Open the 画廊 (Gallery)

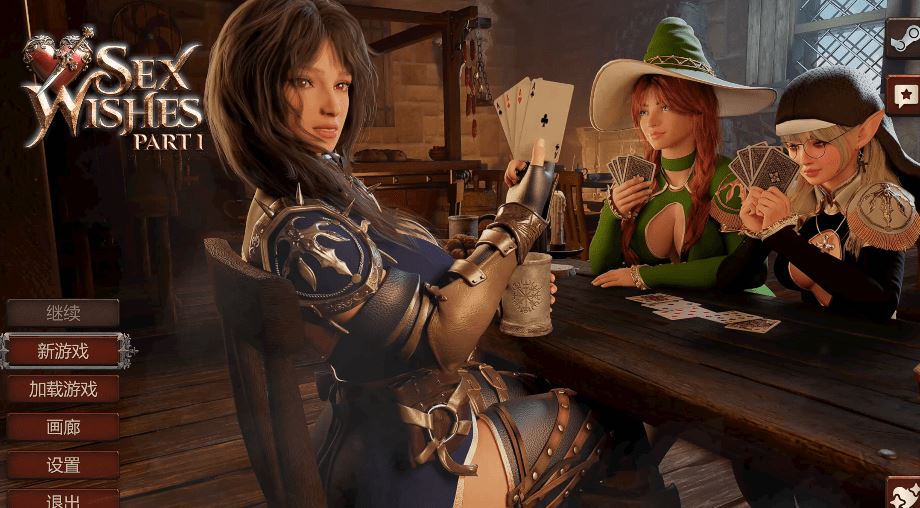click(x=63, y=427)
